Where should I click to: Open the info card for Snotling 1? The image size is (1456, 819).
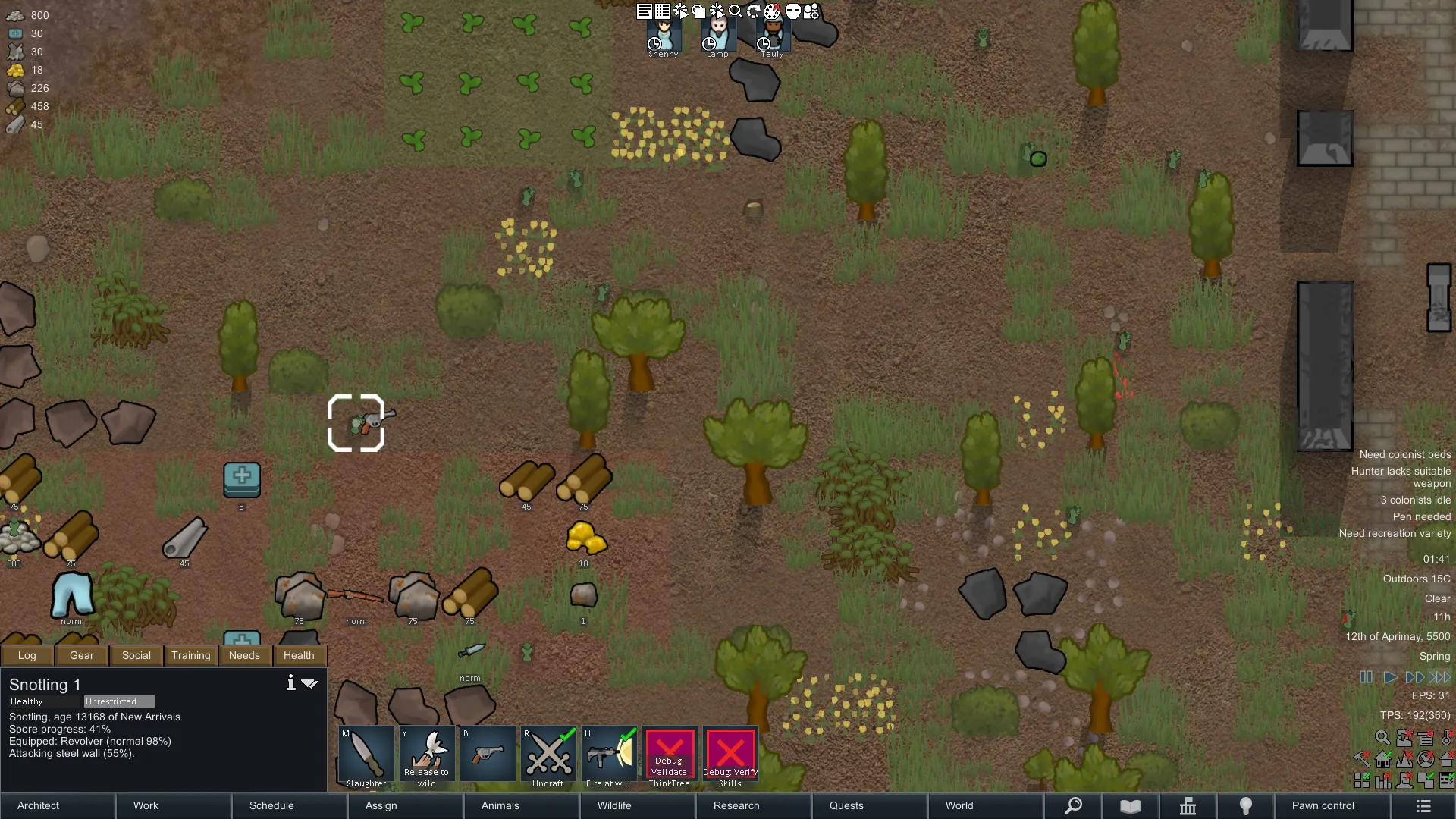tap(290, 683)
